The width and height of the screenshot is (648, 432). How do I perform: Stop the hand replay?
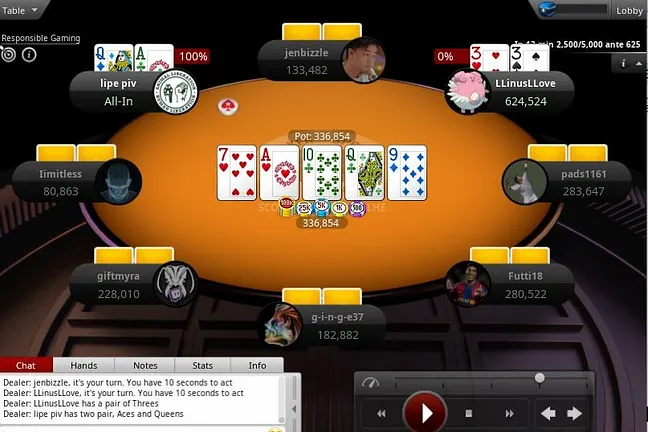[468, 413]
